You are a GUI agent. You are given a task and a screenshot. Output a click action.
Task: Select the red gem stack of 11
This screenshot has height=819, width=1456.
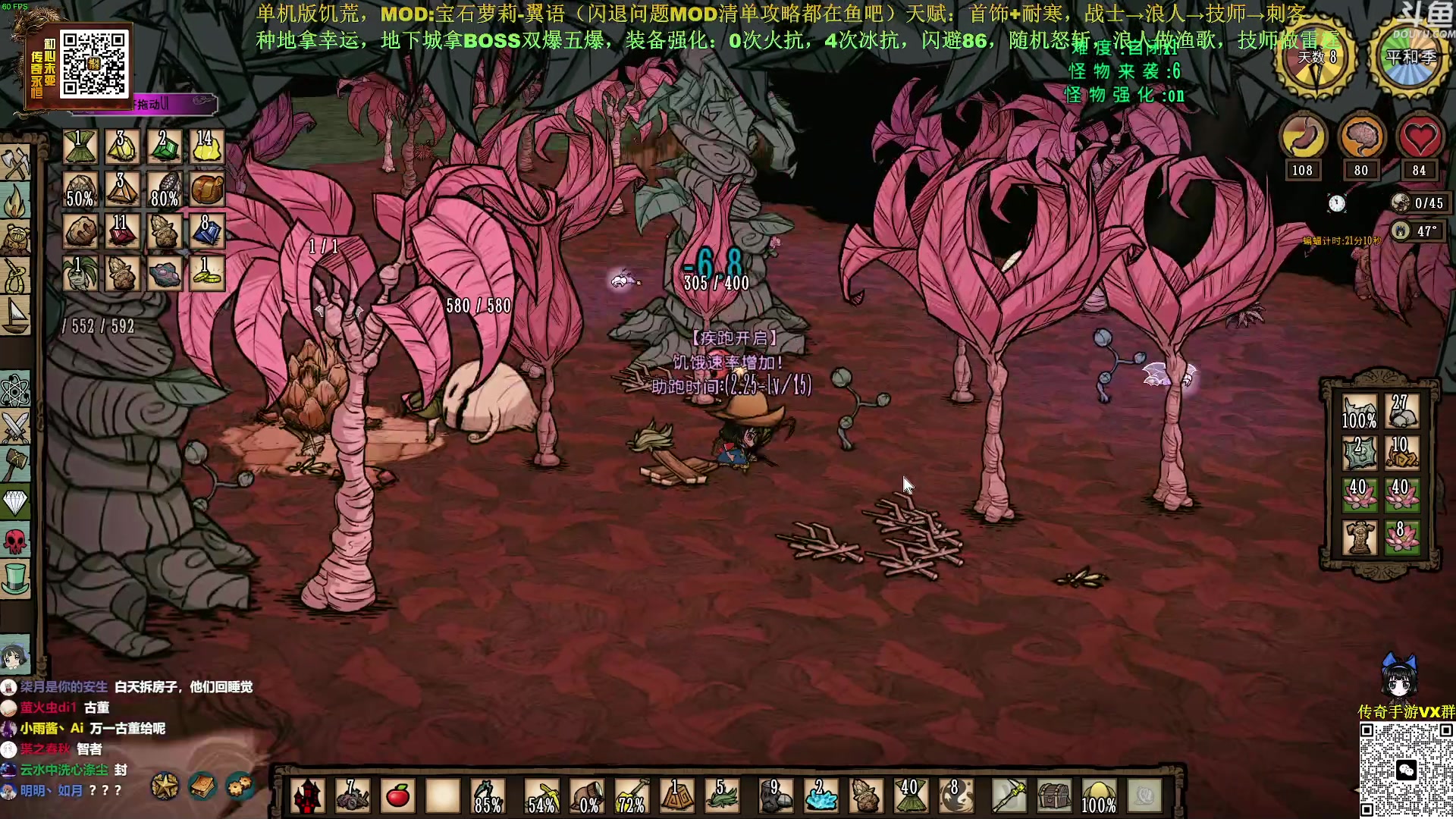pos(122,231)
